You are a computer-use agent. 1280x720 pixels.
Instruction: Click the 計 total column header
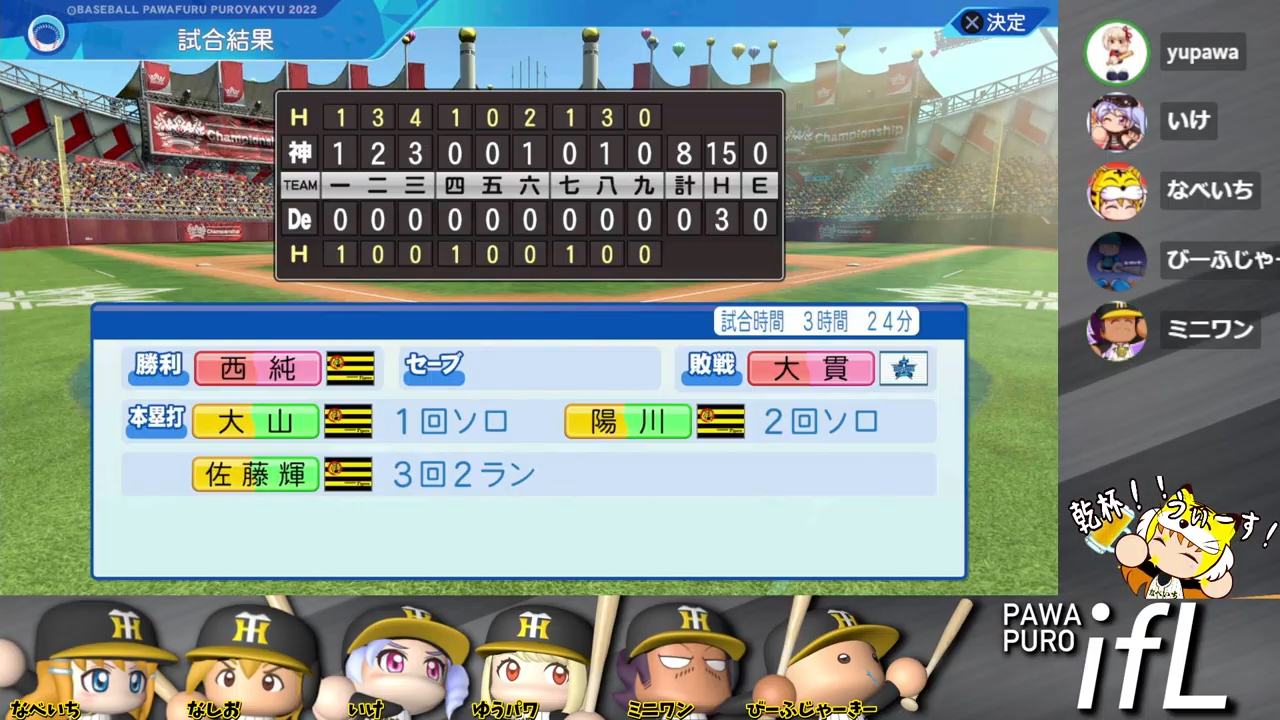coord(685,185)
